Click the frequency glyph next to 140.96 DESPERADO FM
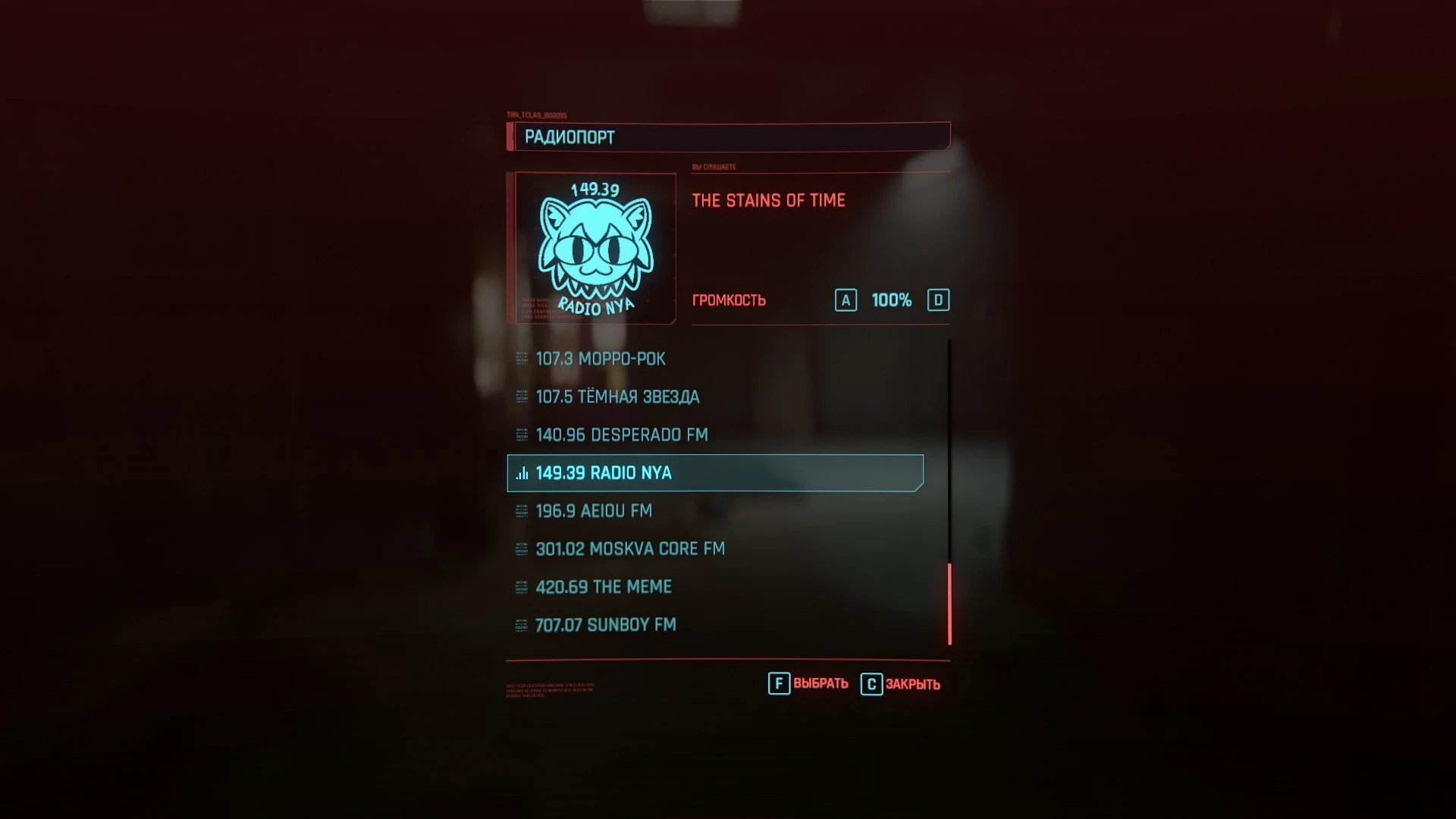Image resolution: width=1456 pixels, height=819 pixels. [x=521, y=435]
